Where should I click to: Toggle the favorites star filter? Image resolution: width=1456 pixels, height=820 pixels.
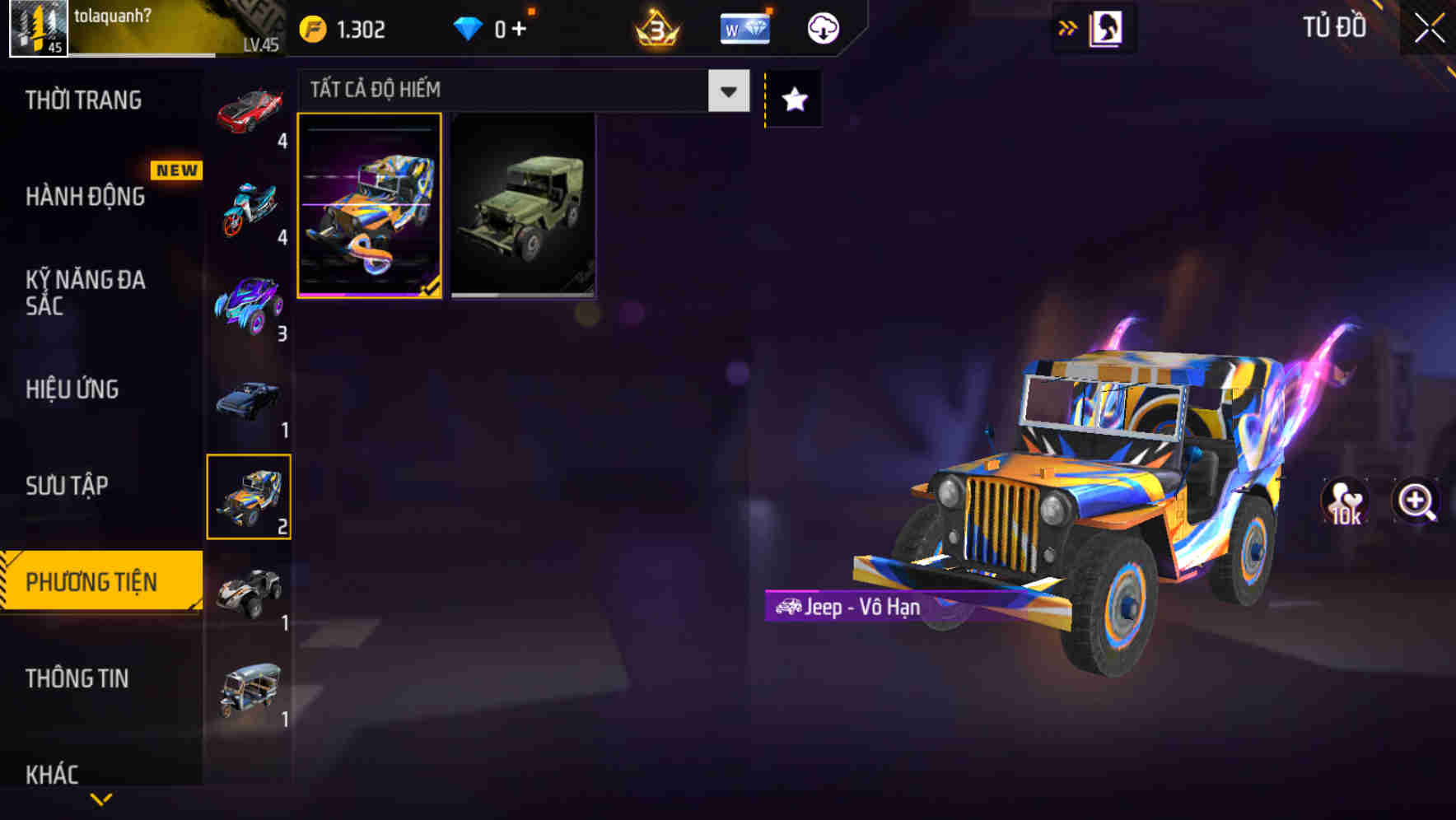click(x=792, y=99)
